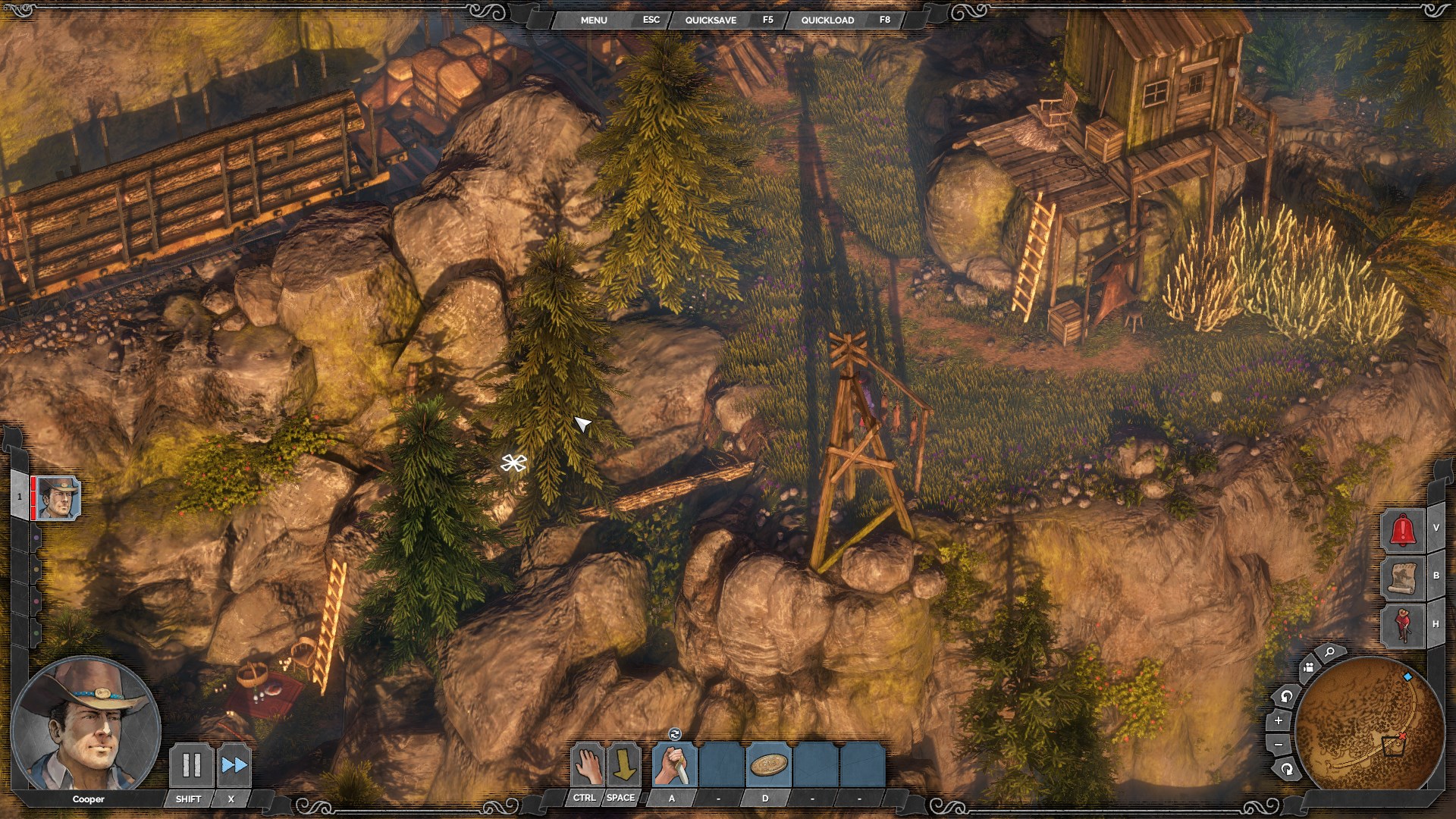Viewport: 1456px width, 819px height.
Task: Zoom in with the minimap plus button
Action: point(1279,720)
